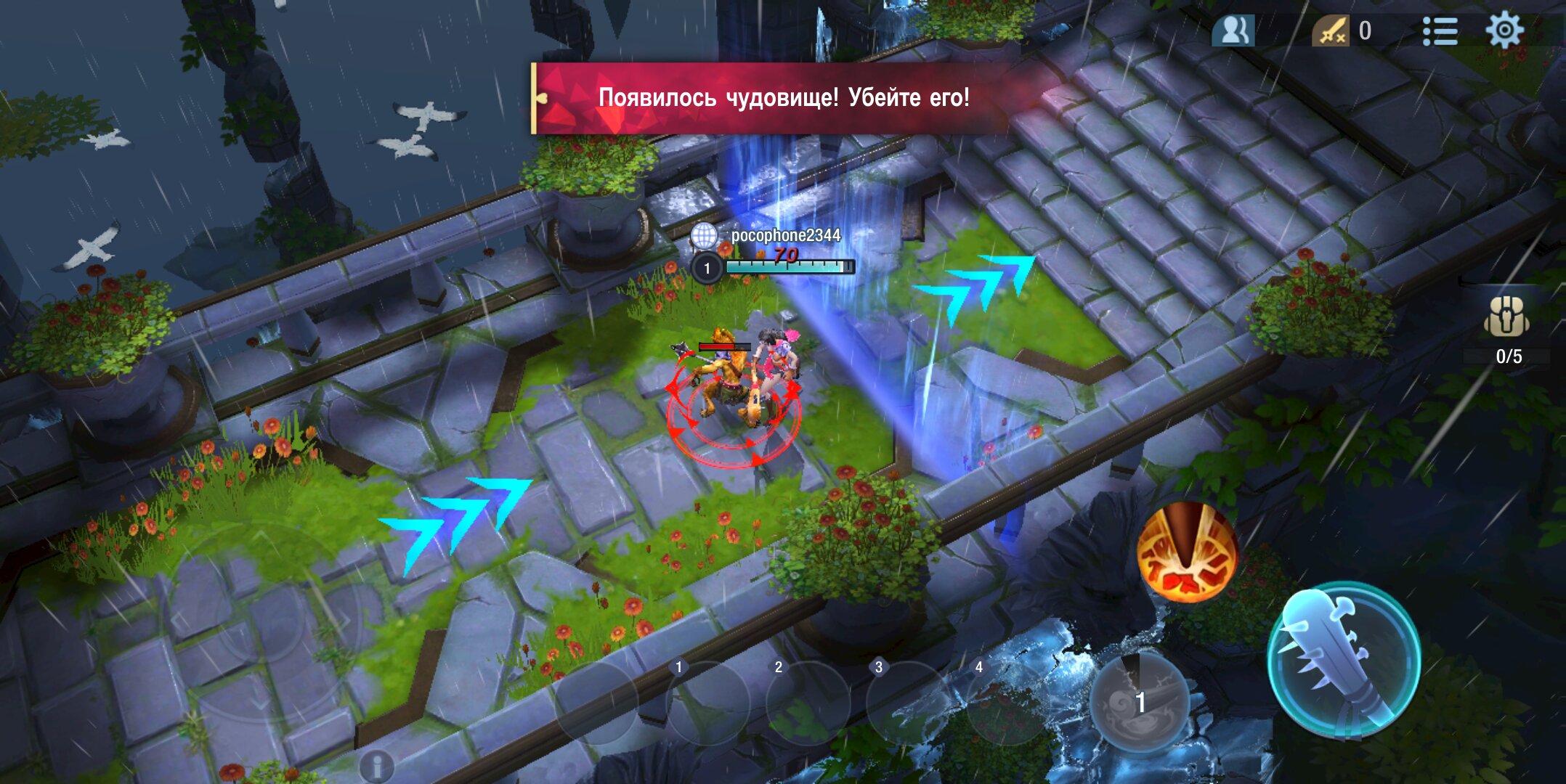Tap the info button at bottom

(376, 765)
